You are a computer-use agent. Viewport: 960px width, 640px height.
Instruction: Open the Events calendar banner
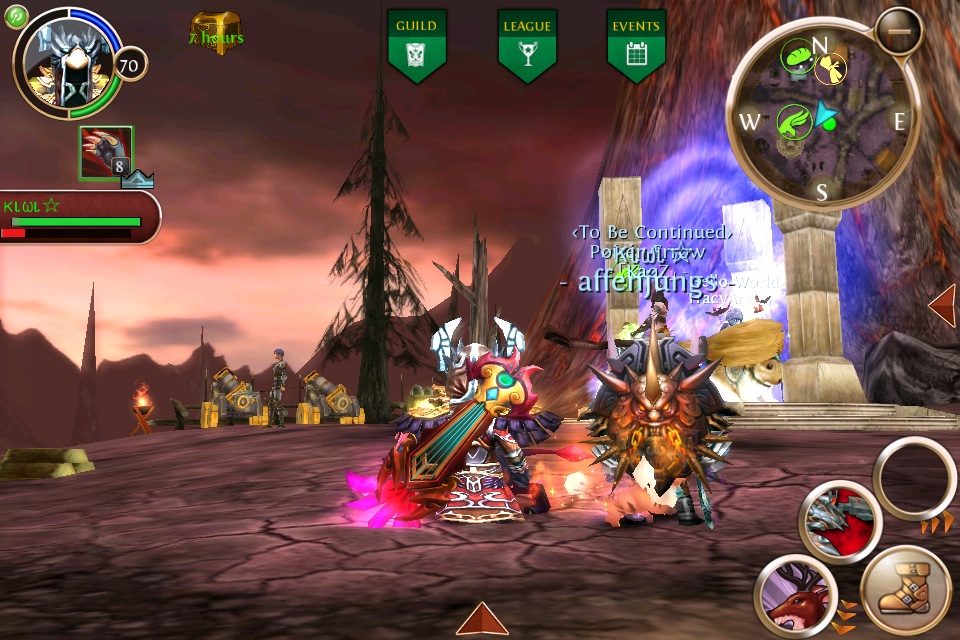point(636,45)
